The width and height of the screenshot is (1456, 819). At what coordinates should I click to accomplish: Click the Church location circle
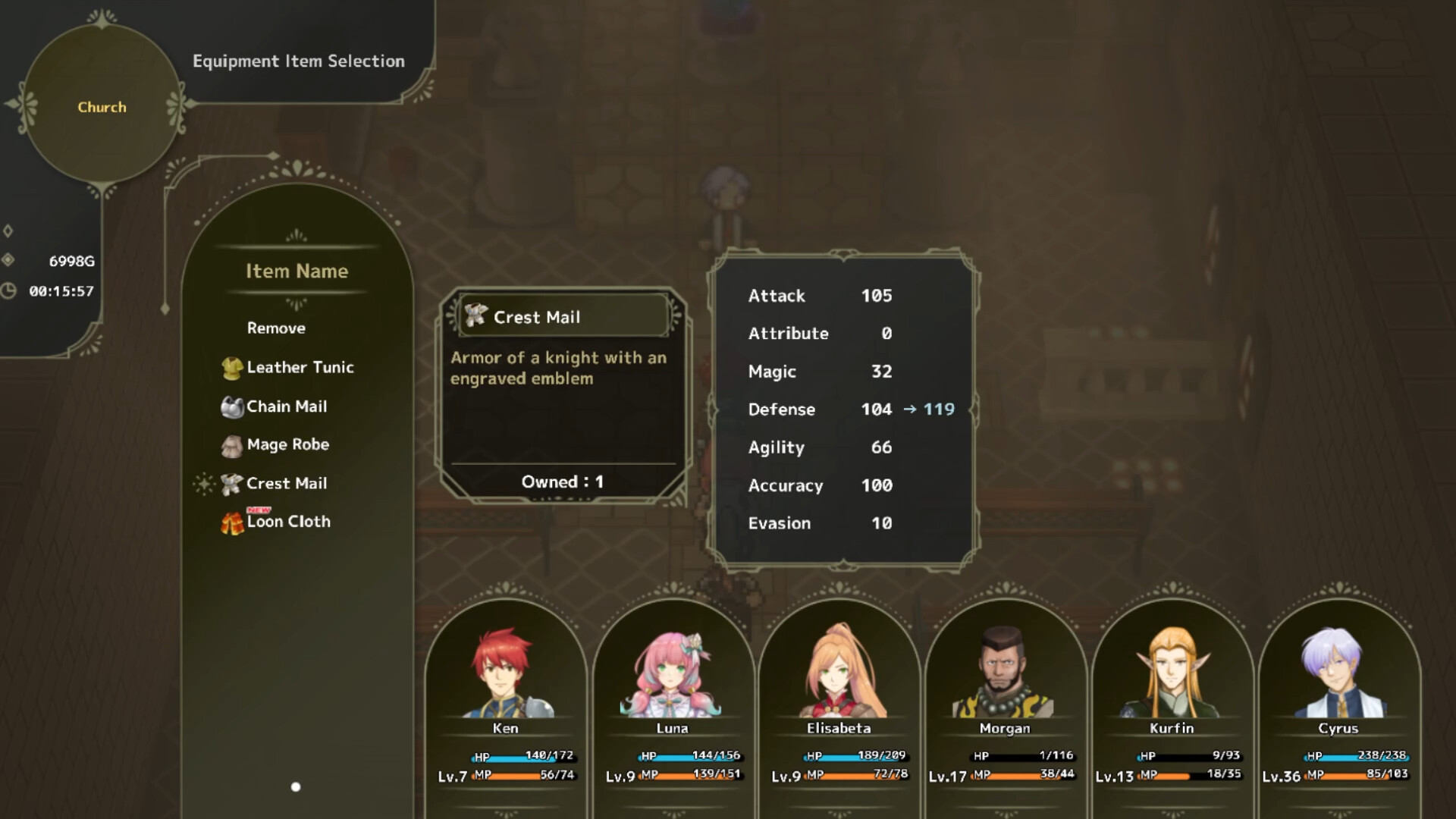pos(101,107)
